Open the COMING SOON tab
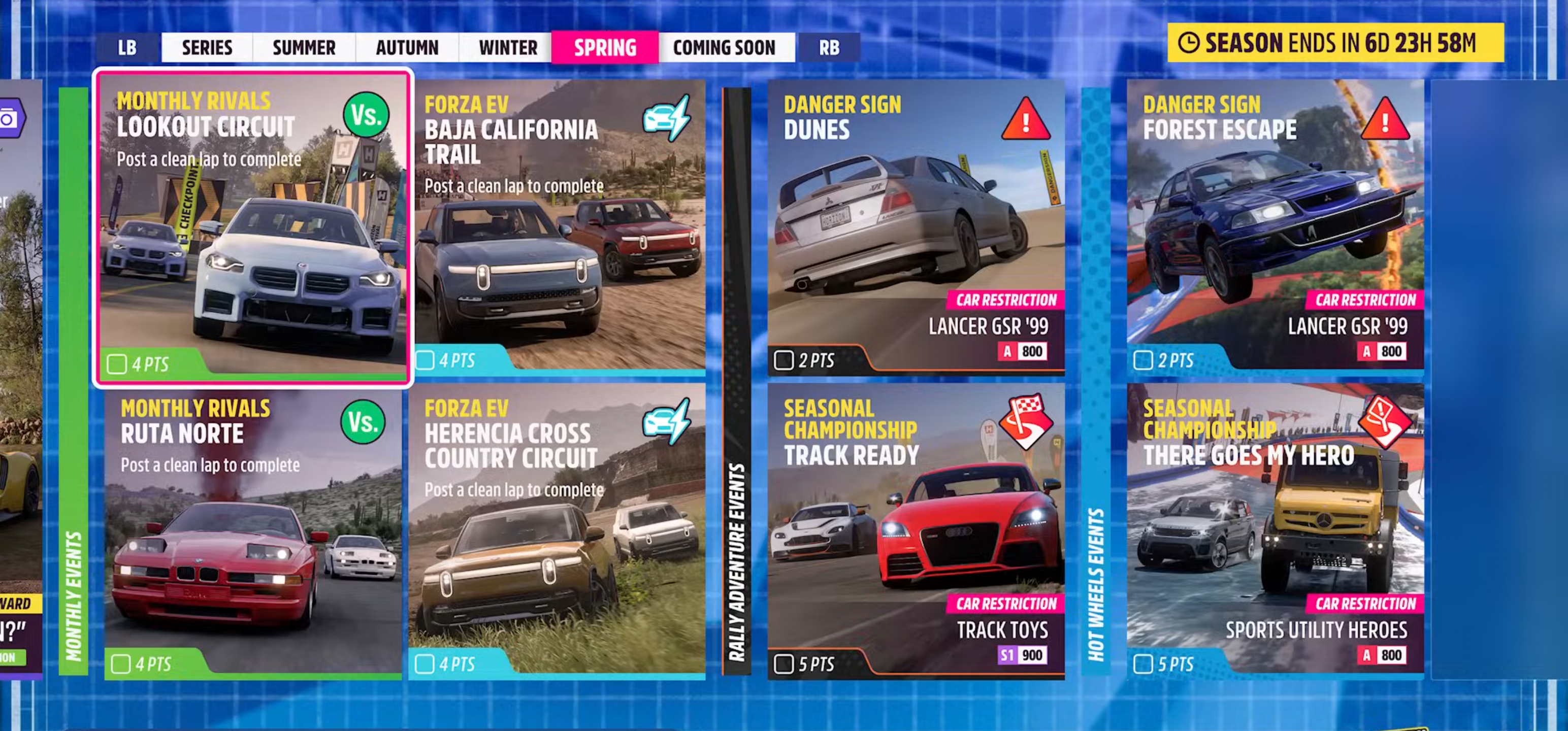Screen dimensions: 1568x731 point(725,47)
